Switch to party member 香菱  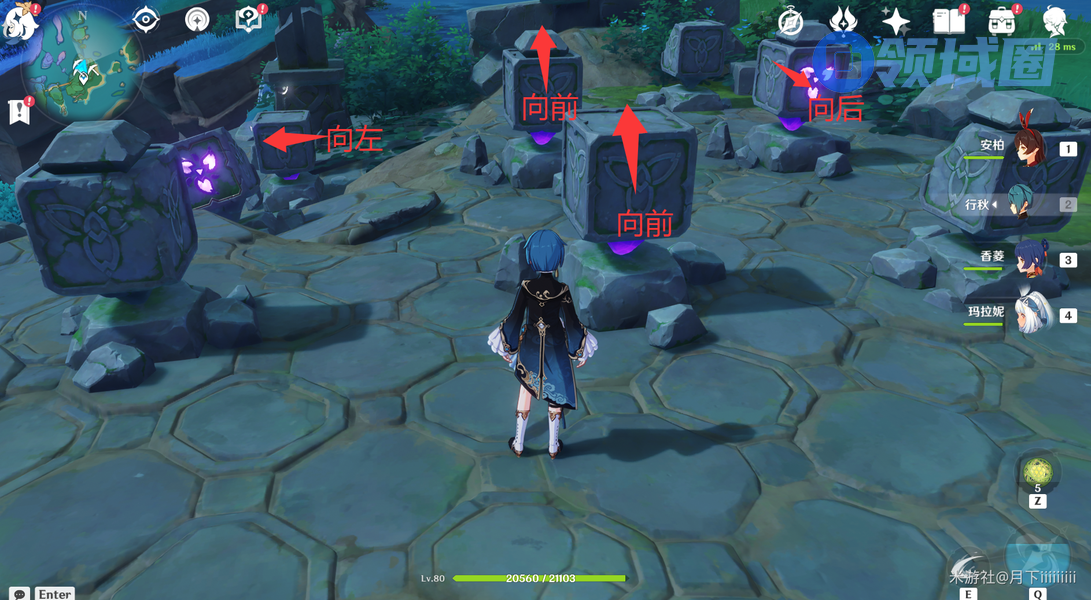tap(1028, 260)
